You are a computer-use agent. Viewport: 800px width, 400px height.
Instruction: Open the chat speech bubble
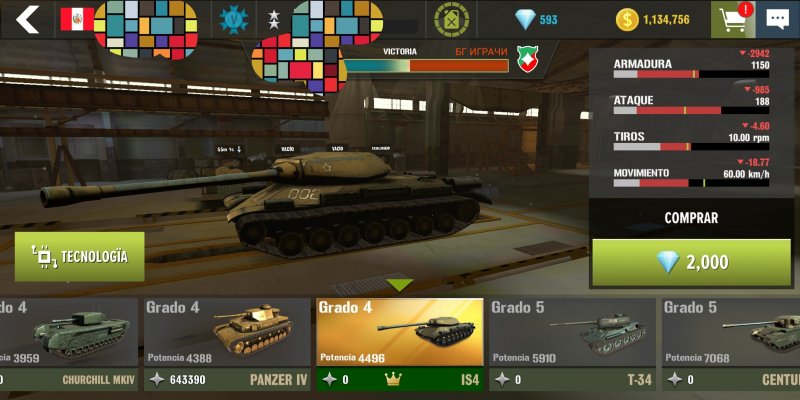coord(777,19)
